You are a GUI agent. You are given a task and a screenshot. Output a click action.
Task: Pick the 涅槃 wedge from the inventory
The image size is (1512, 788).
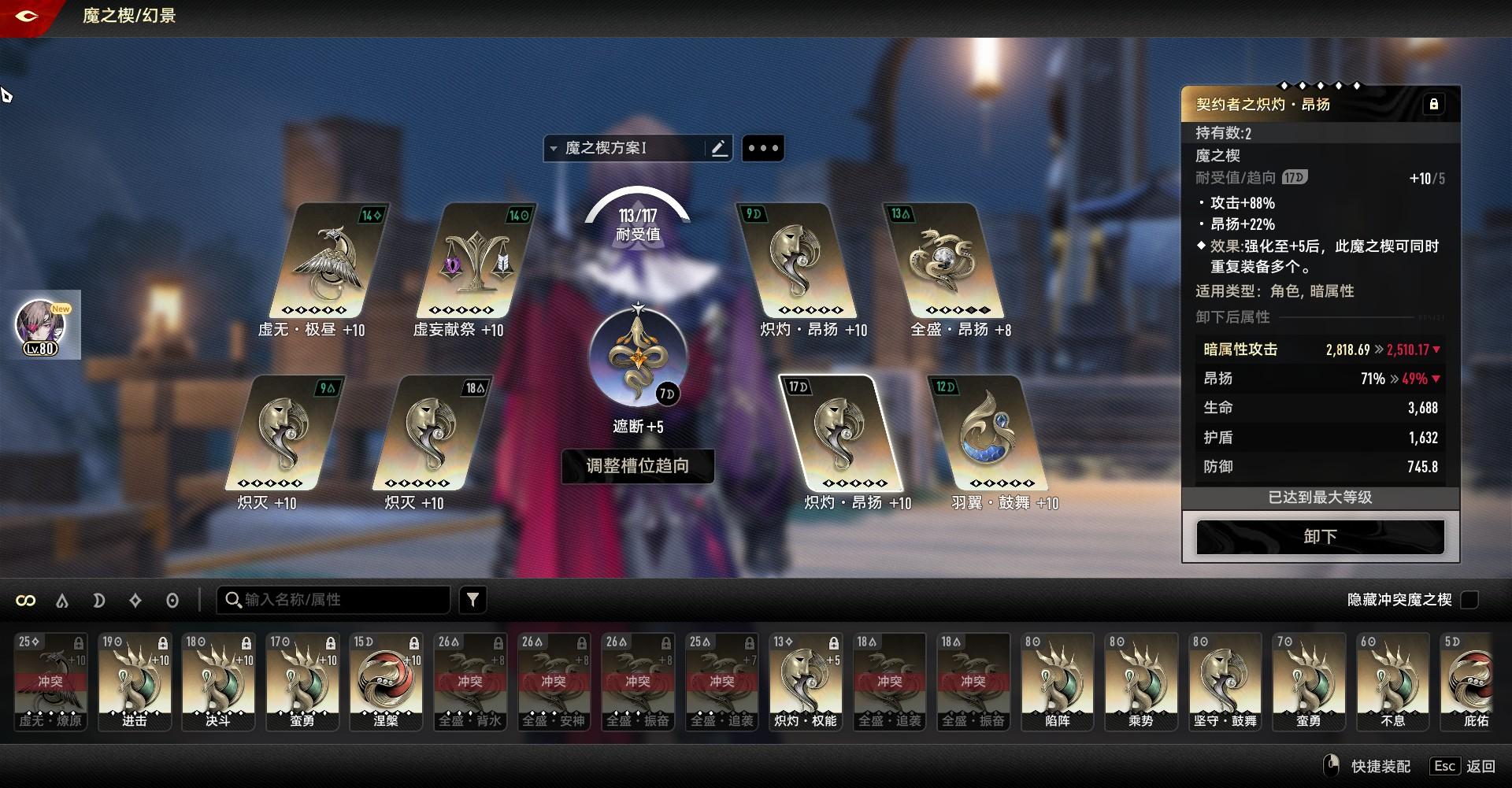[x=386, y=682]
